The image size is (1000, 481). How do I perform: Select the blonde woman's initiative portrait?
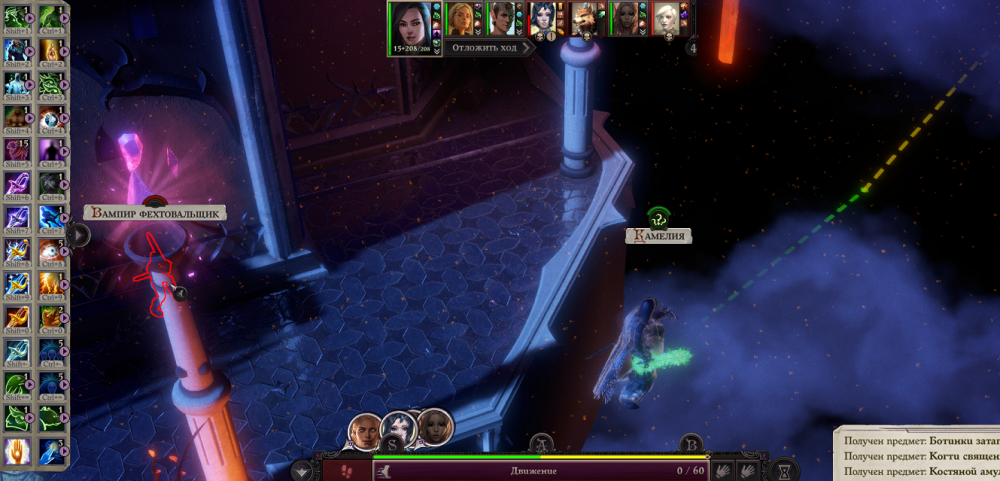click(x=461, y=18)
